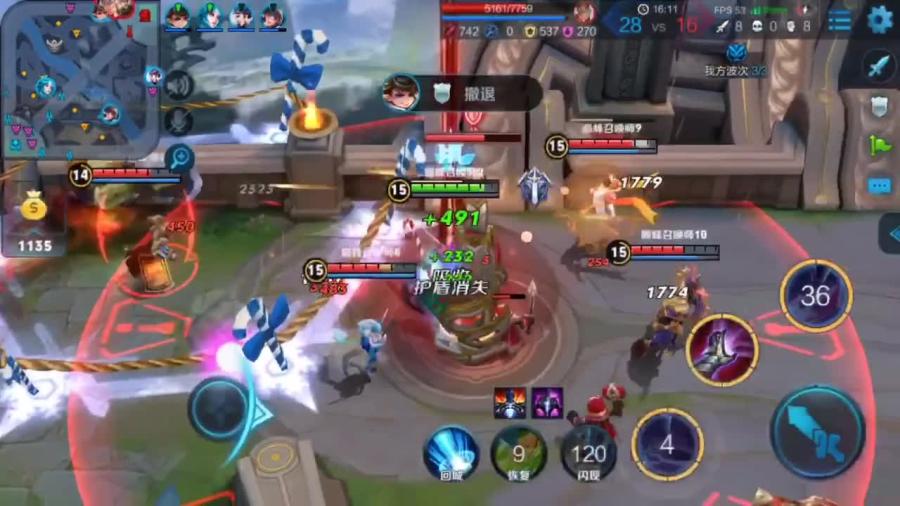
Task: Open the settings gear
Action: pos(879,19)
